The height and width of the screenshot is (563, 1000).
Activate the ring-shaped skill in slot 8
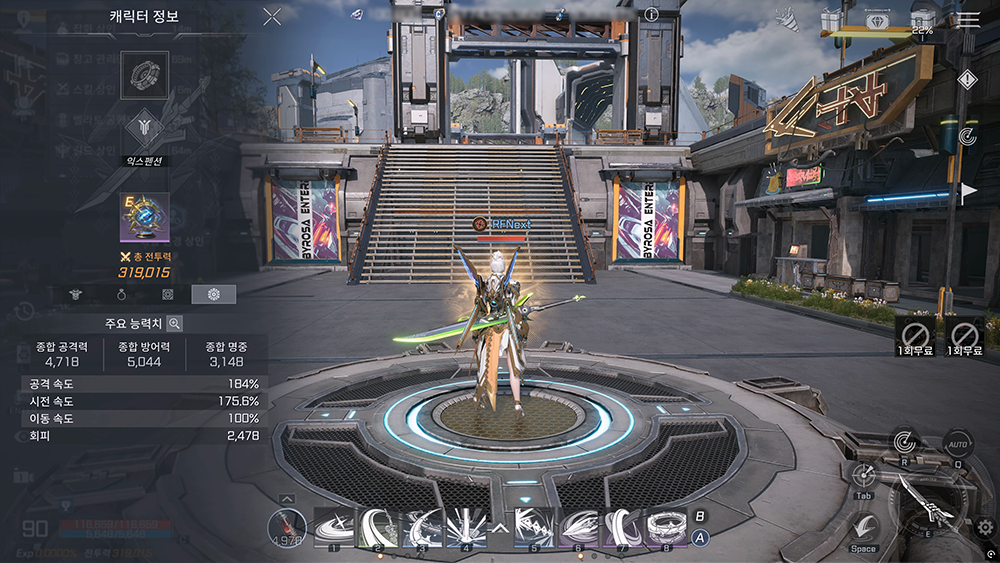pos(667,527)
